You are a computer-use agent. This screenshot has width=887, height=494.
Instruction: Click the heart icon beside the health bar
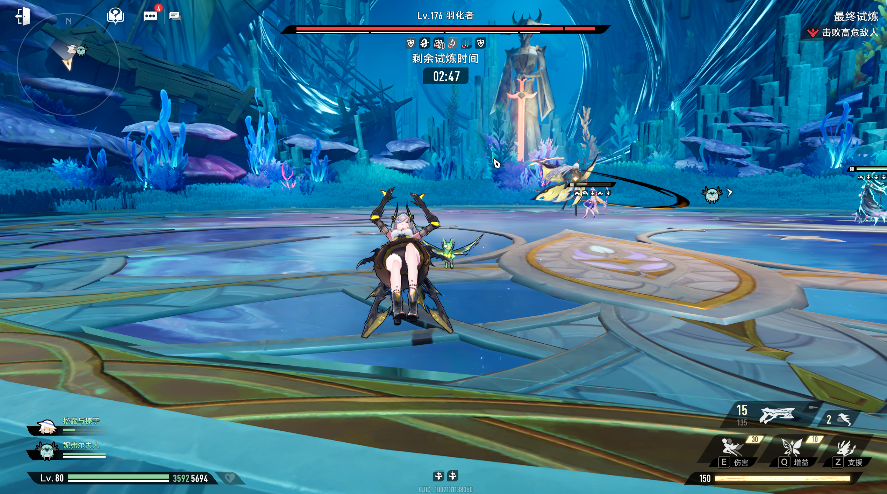(x=231, y=478)
